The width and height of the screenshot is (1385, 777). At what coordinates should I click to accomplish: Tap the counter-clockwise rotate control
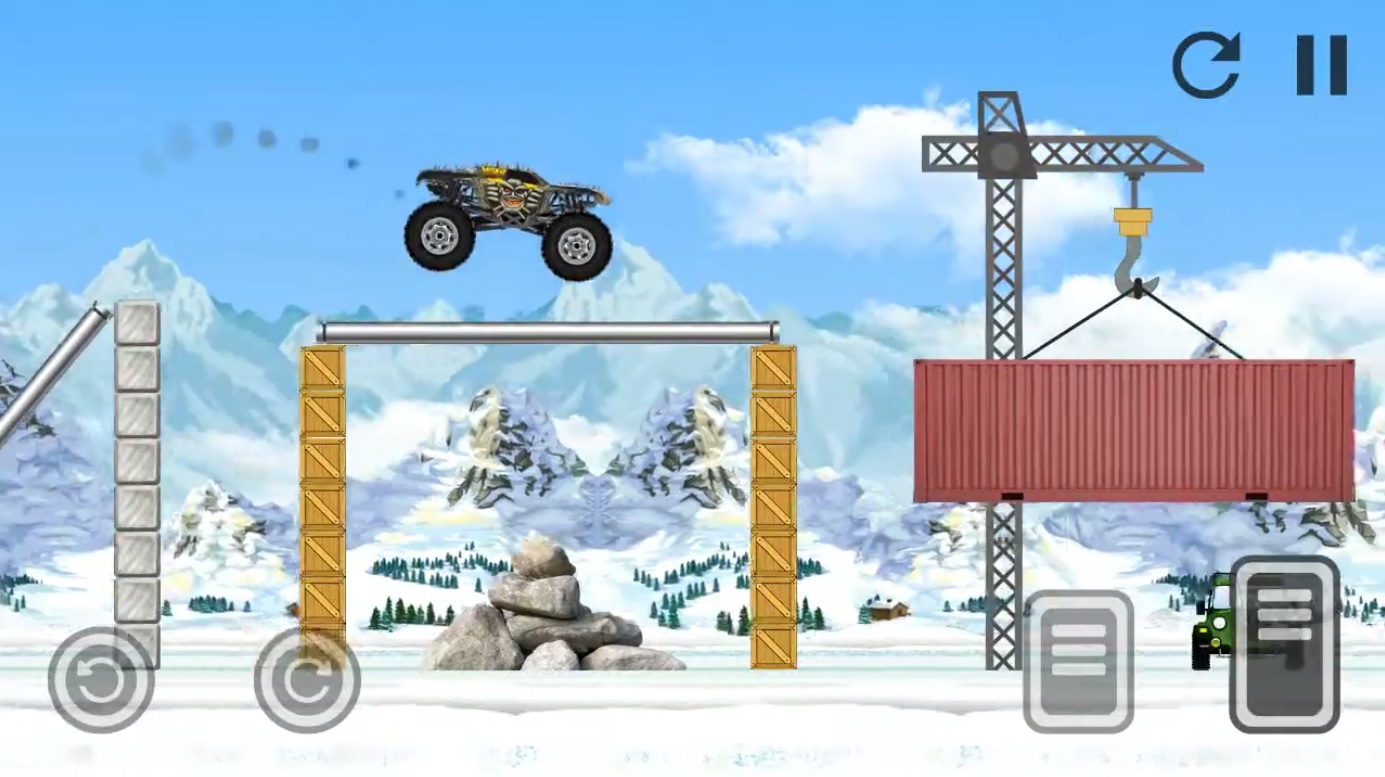coord(100,678)
